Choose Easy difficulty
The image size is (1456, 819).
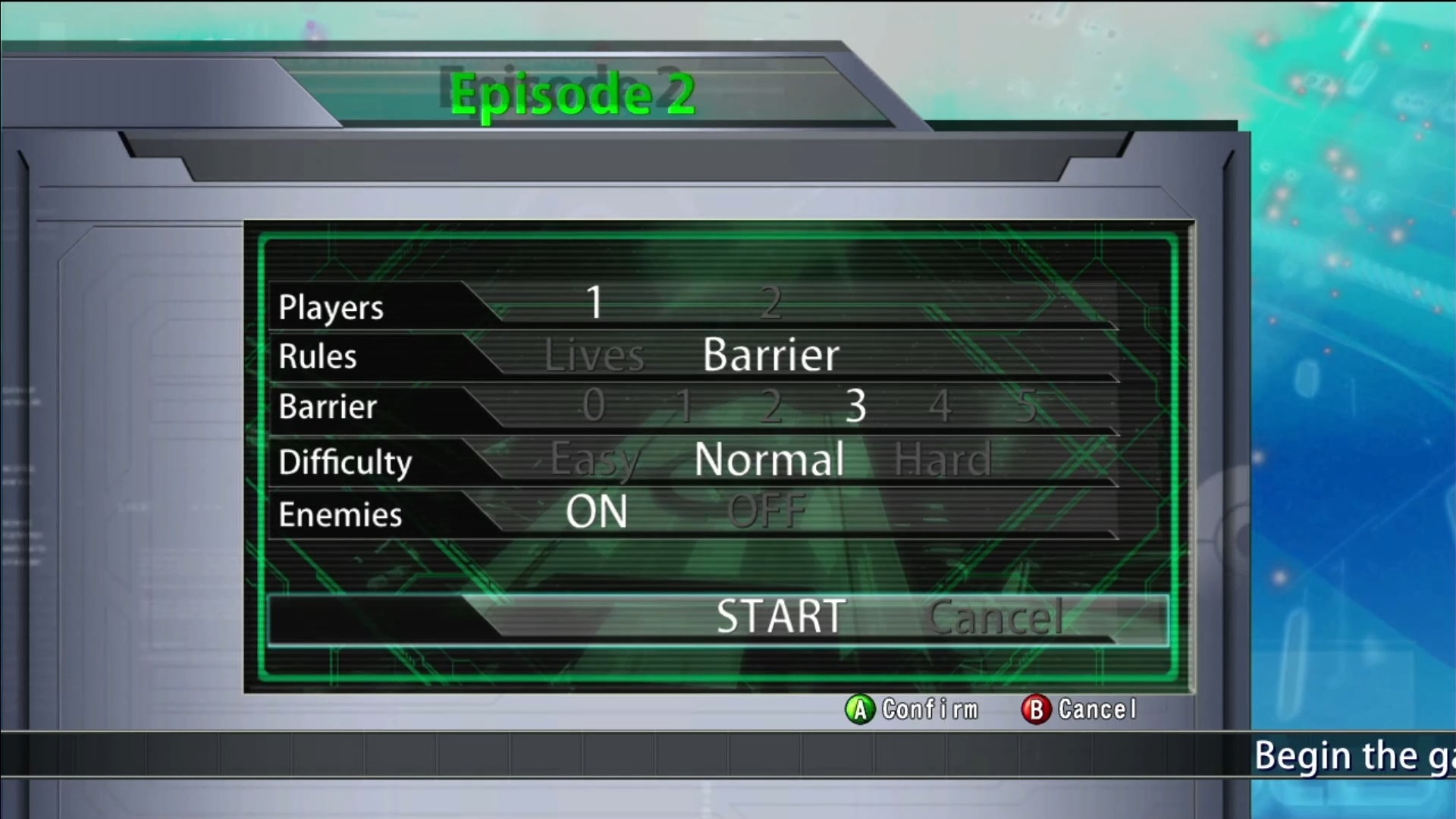pyautogui.click(x=595, y=460)
